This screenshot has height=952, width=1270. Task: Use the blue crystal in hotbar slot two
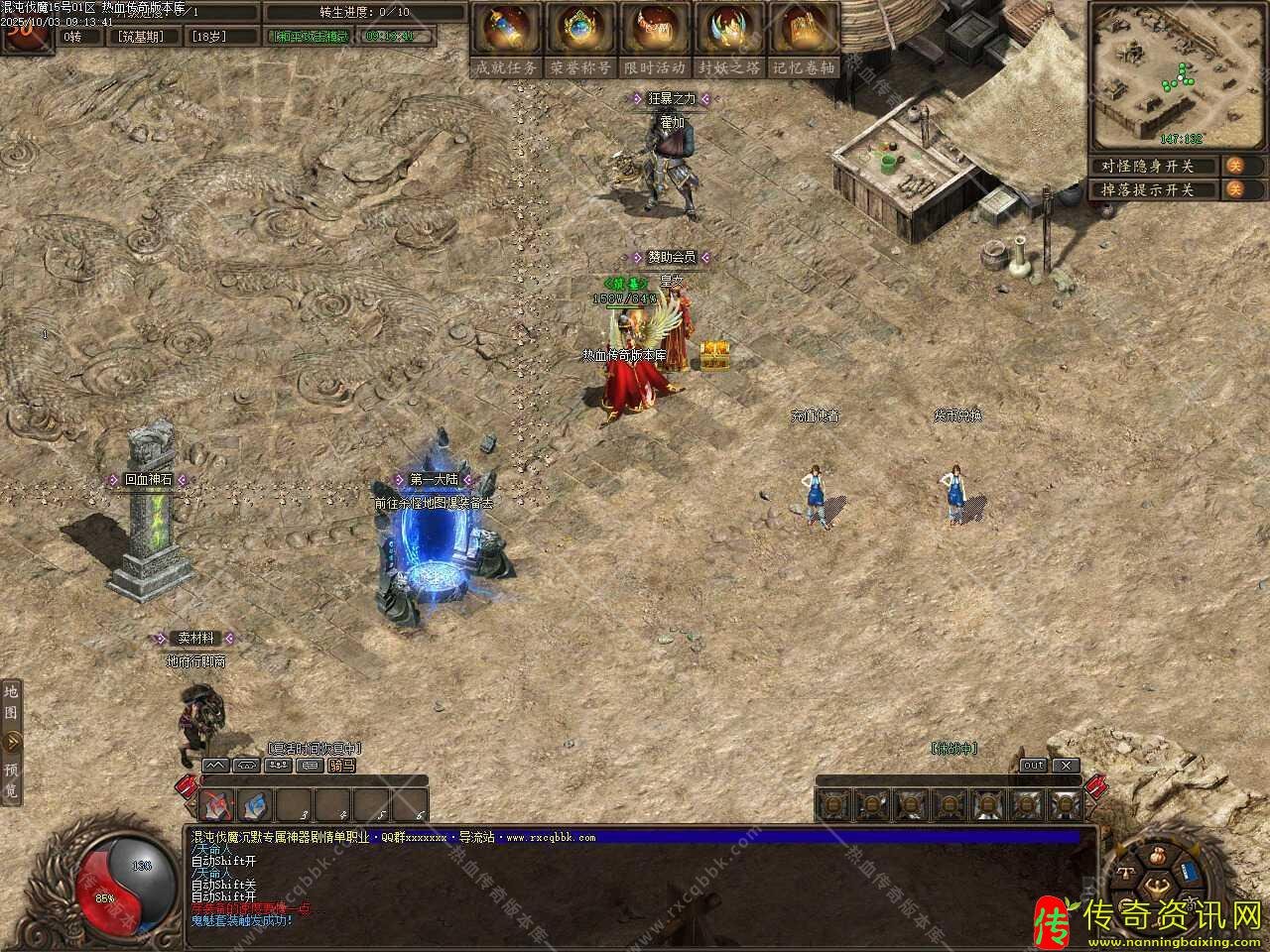point(255,805)
